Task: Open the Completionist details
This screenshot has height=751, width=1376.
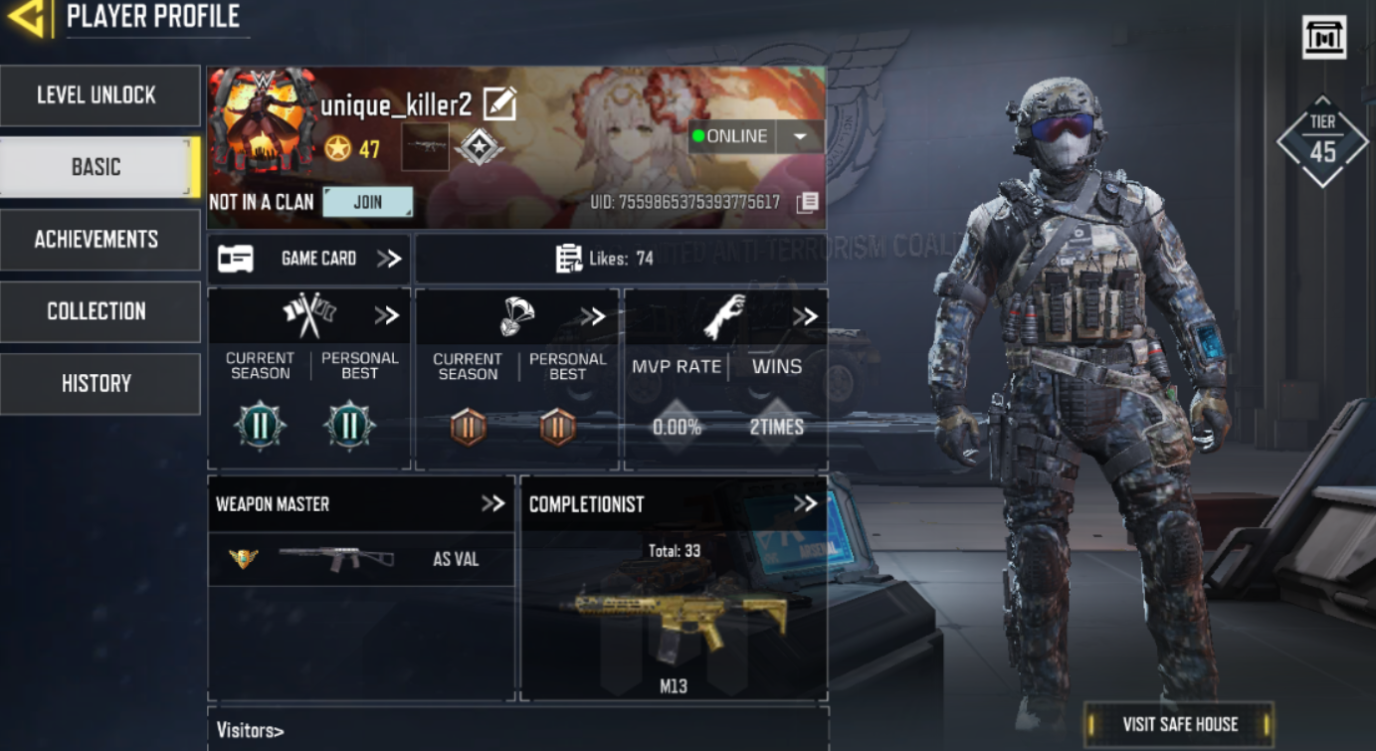Action: 805,504
